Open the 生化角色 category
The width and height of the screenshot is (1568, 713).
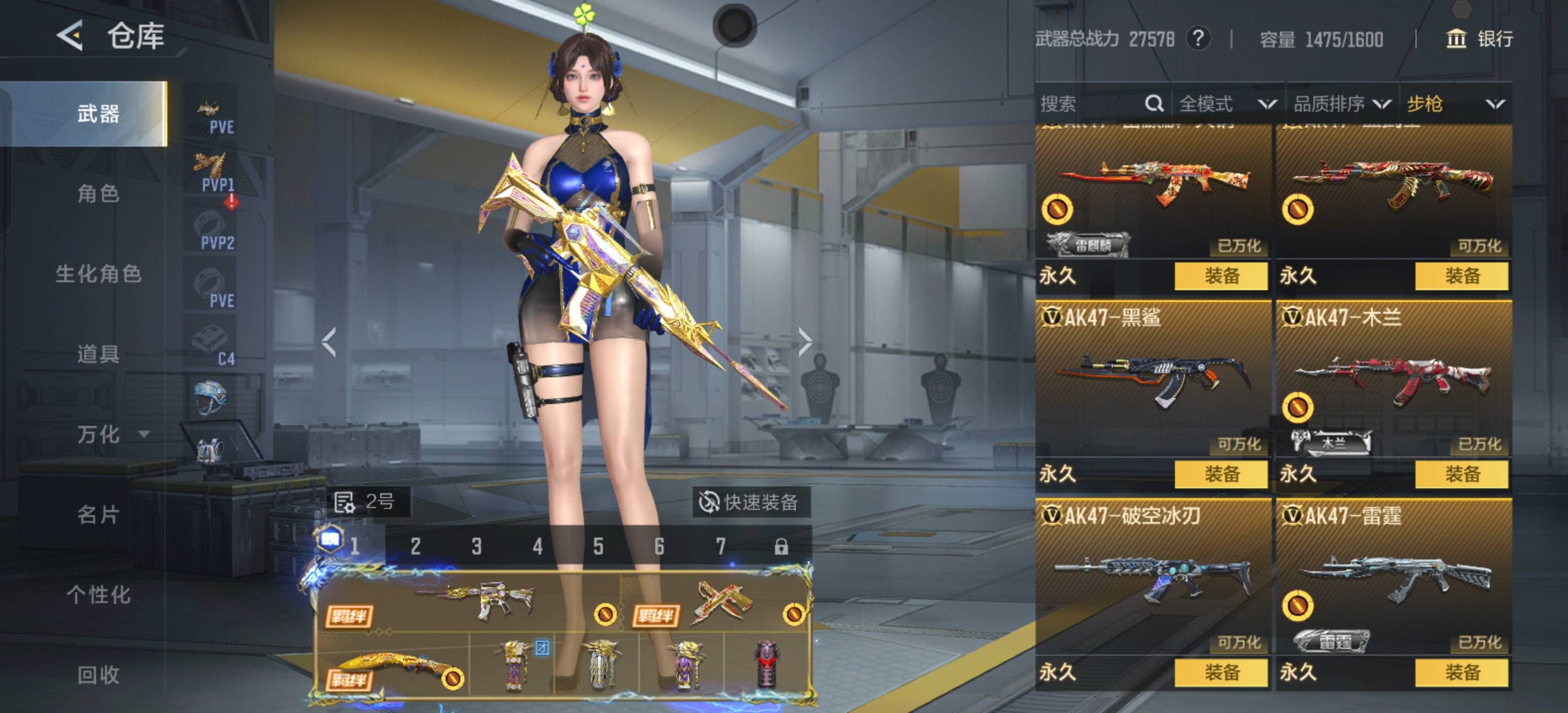(98, 274)
